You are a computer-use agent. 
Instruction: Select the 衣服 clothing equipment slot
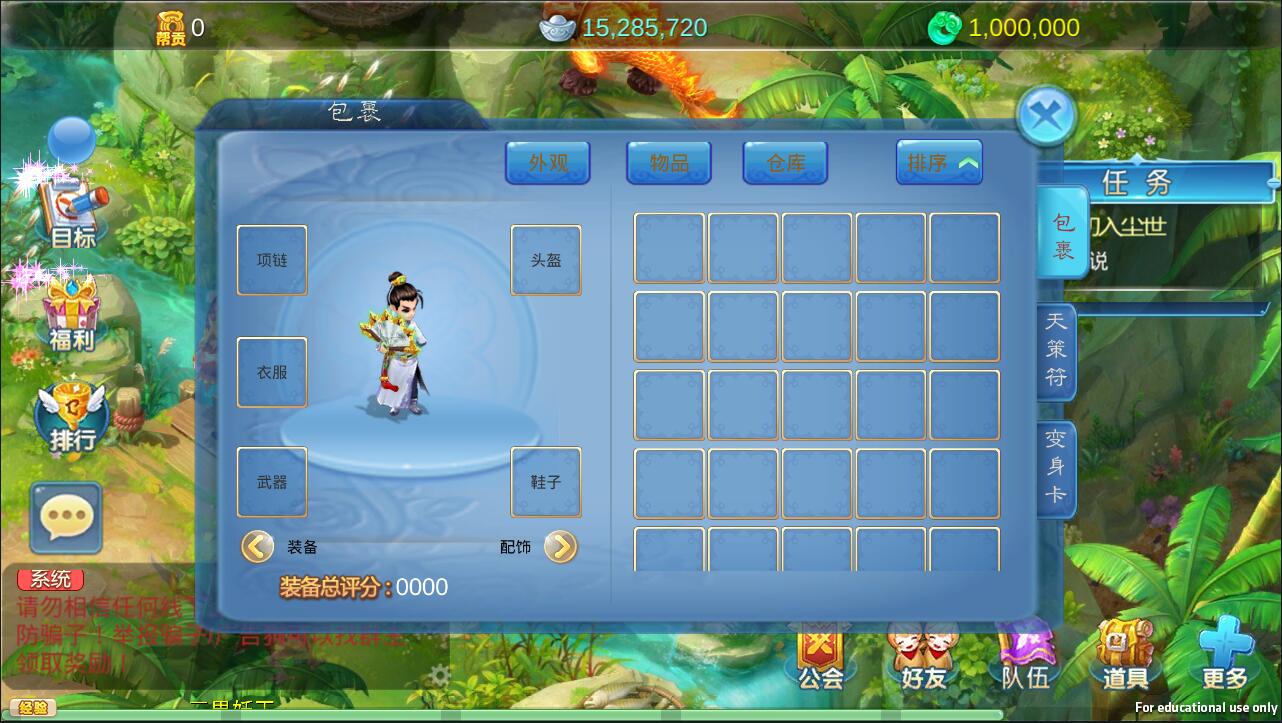pos(272,372)
